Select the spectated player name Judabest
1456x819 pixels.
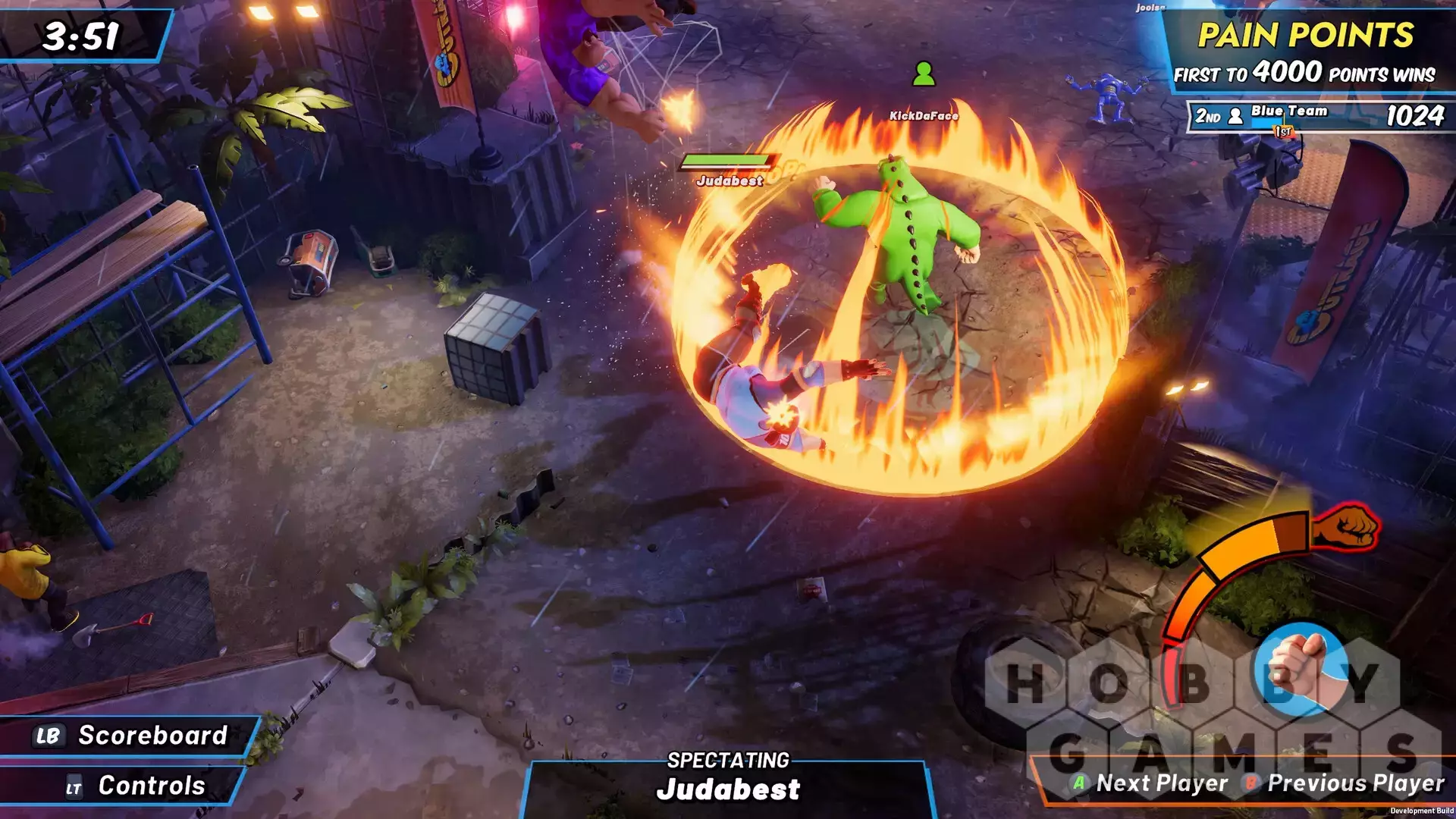[x=728, y=789]
